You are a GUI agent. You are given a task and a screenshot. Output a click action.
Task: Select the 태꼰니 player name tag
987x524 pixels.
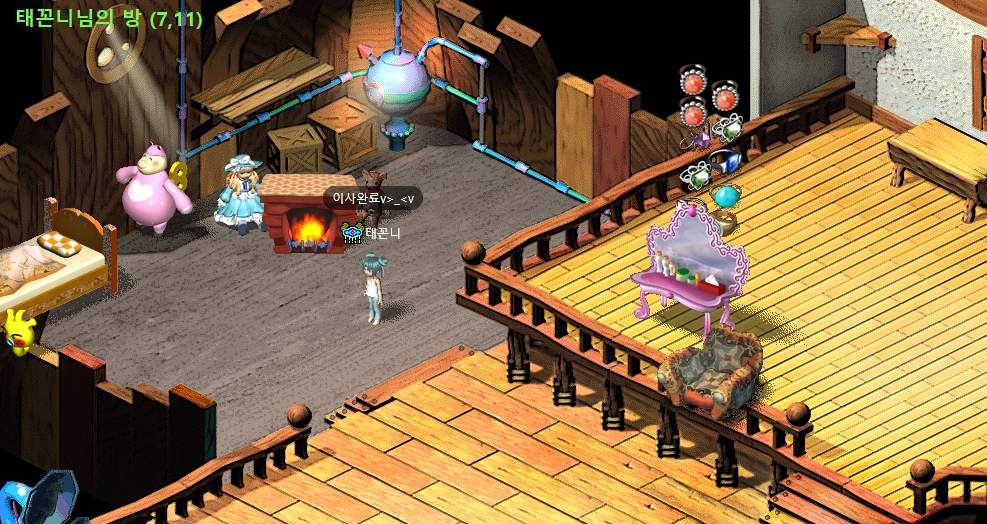[383, 233]
